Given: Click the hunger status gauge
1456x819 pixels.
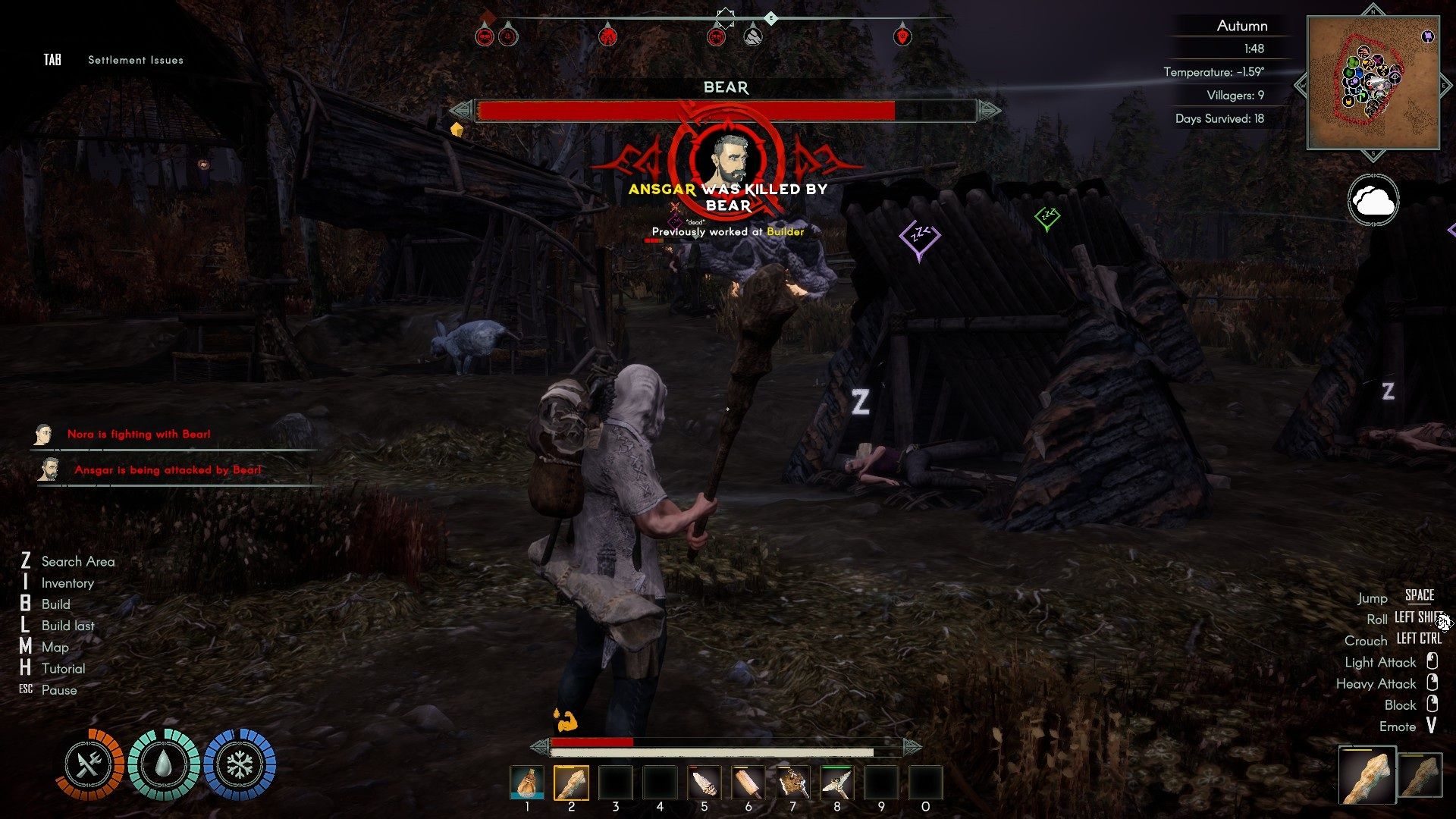Looking at the screenshot, I should pos(89,764).
